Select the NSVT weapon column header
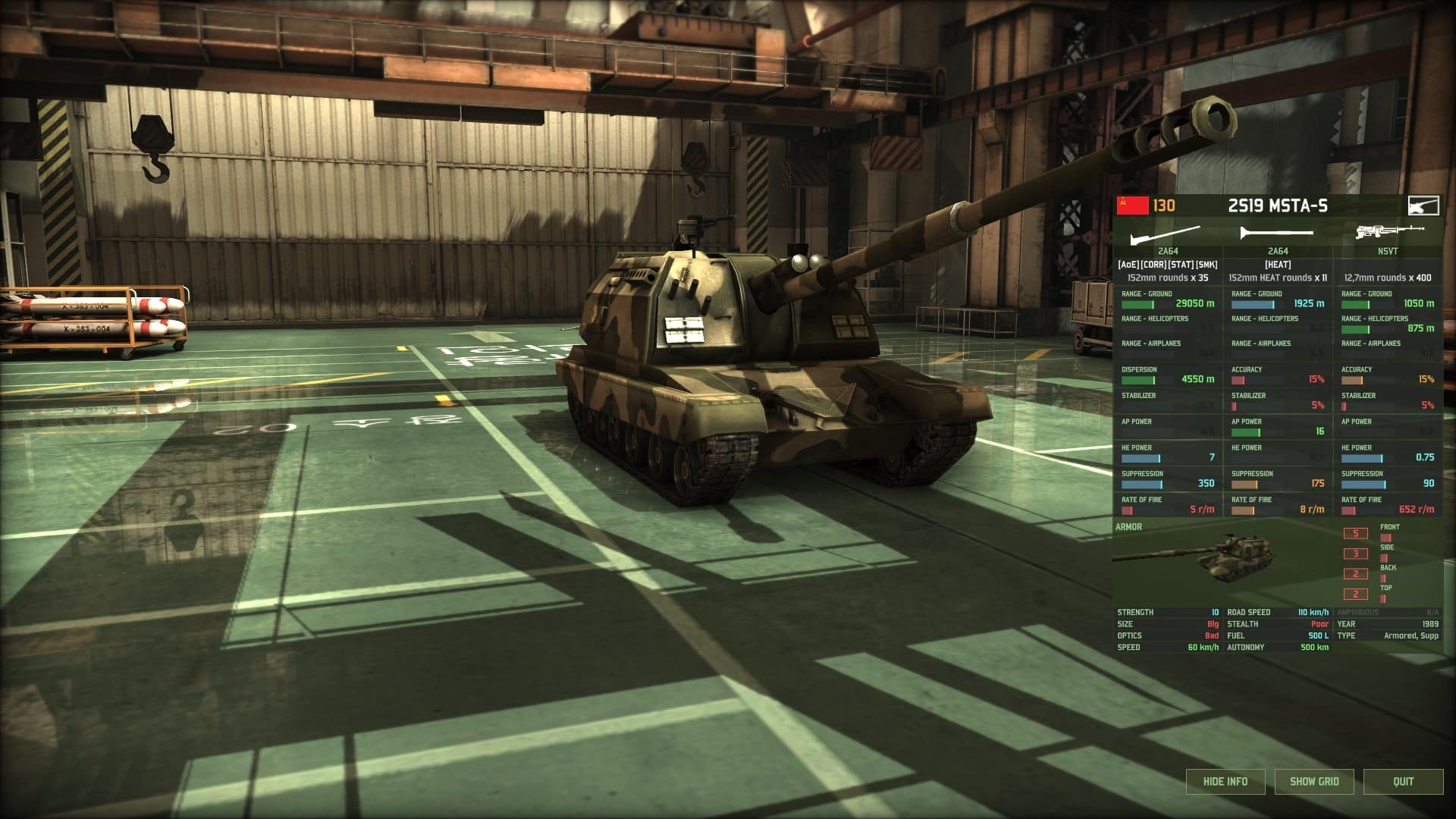The image size is (1456, 819). coord(1388,250)
